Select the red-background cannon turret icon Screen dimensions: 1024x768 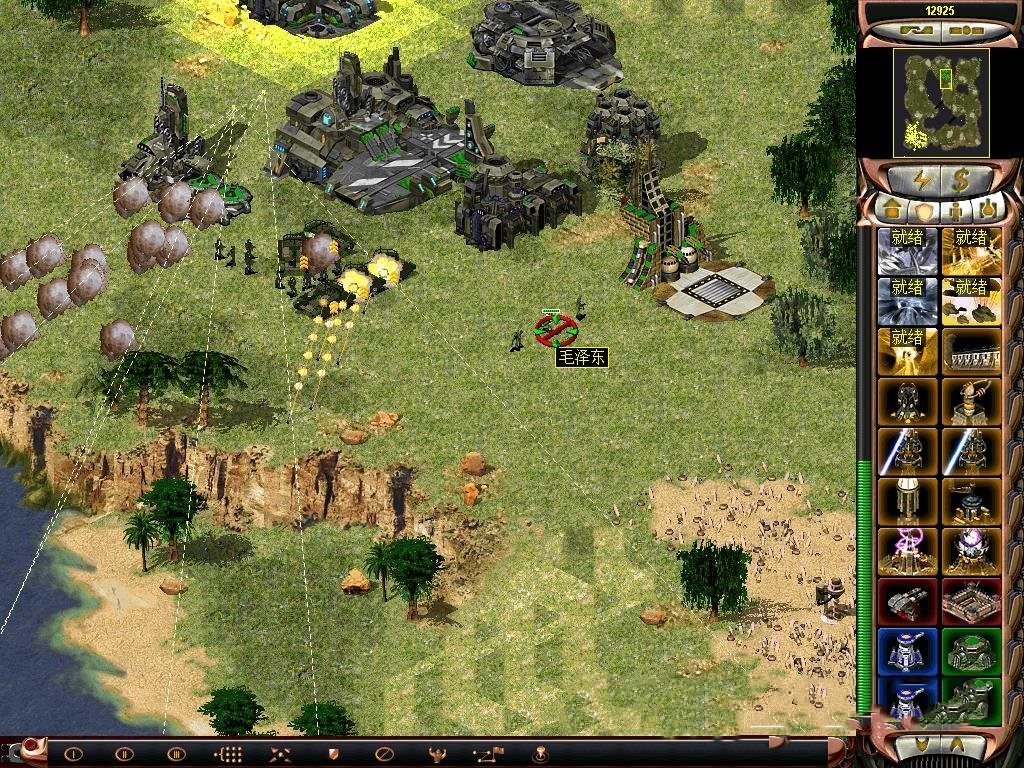click(908, 601)
